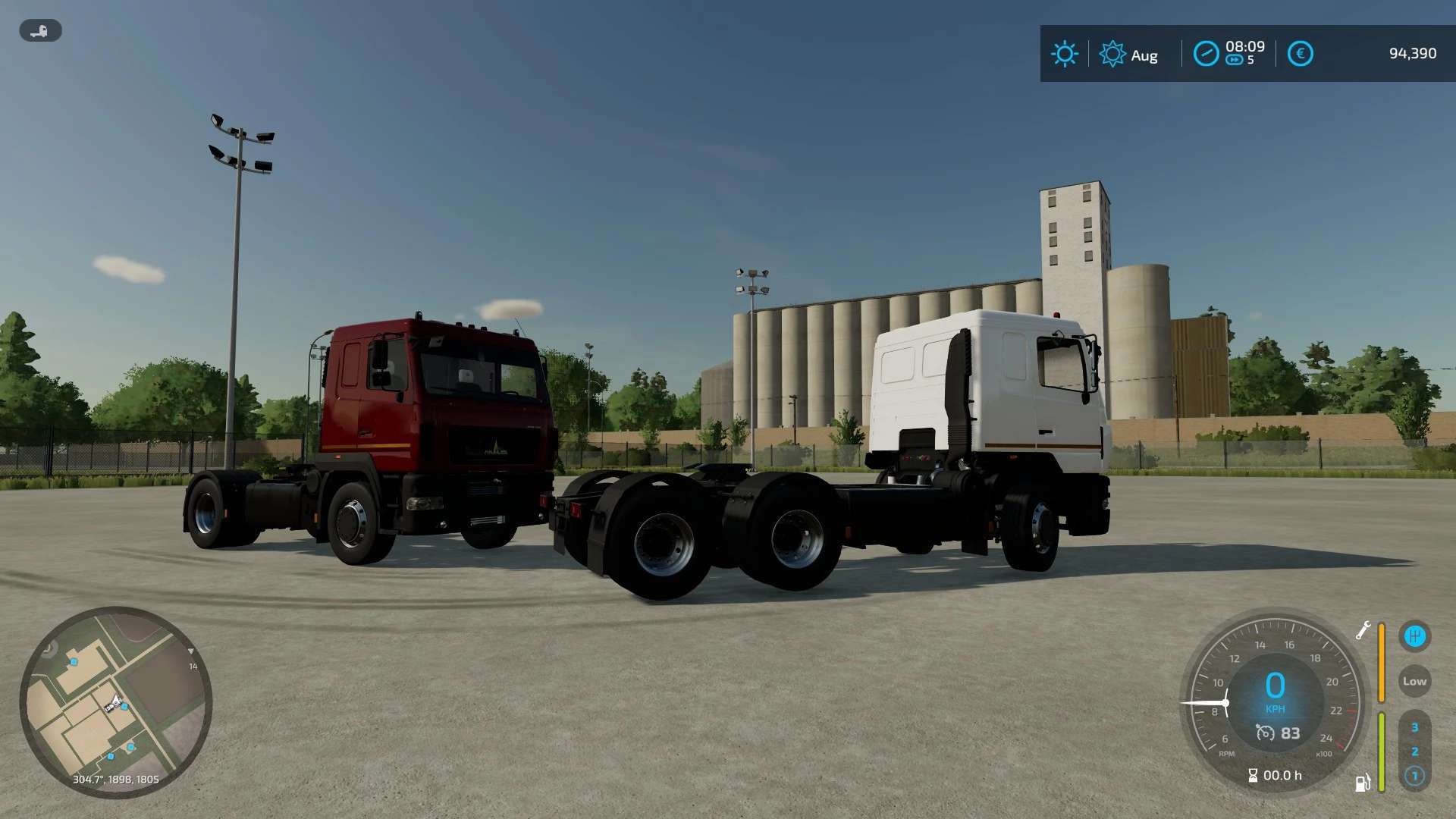Select the euro currency icon

coord(1299,53)
